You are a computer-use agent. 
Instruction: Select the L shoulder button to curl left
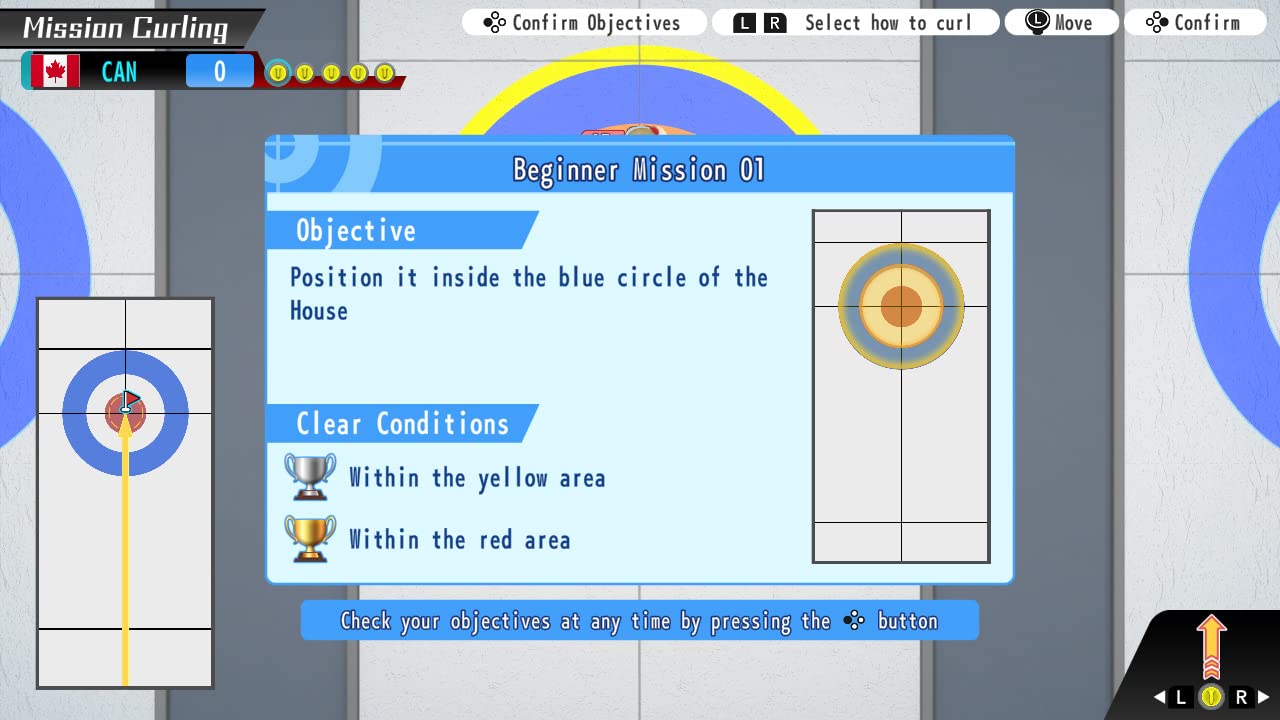[1179, 697]
